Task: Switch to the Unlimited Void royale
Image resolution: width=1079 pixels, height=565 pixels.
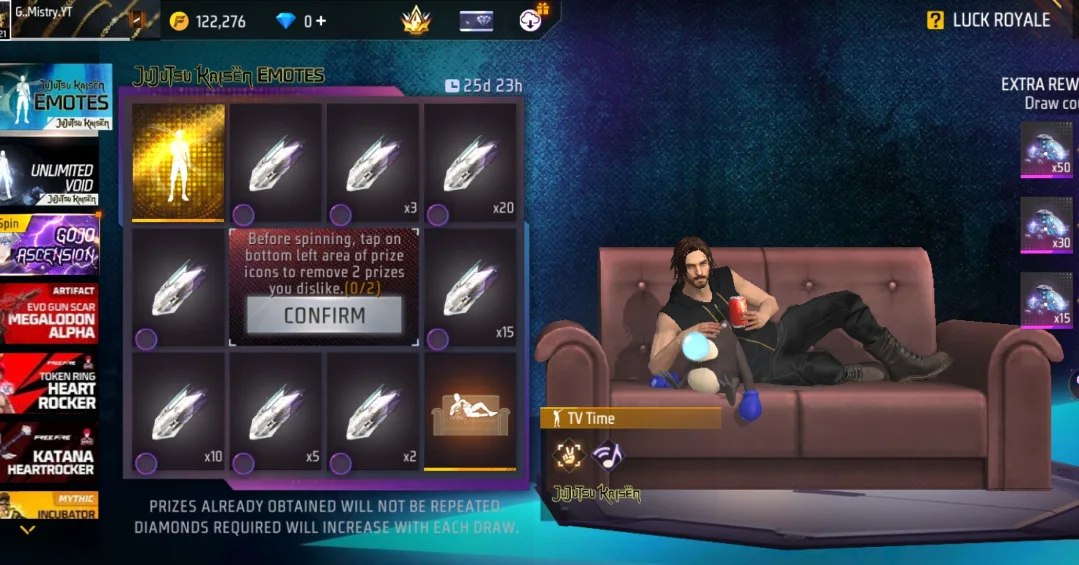Action: [x=56, y=177]
